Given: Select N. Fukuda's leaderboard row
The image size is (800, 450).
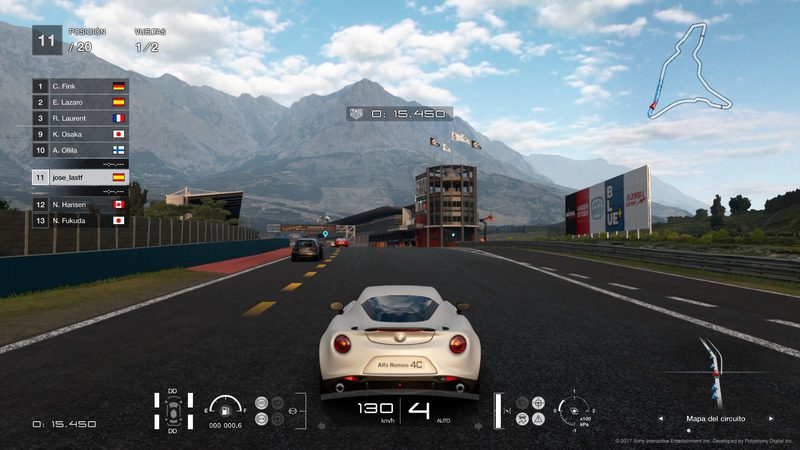Looking at the screenshot, I should [x=80, y=220].
